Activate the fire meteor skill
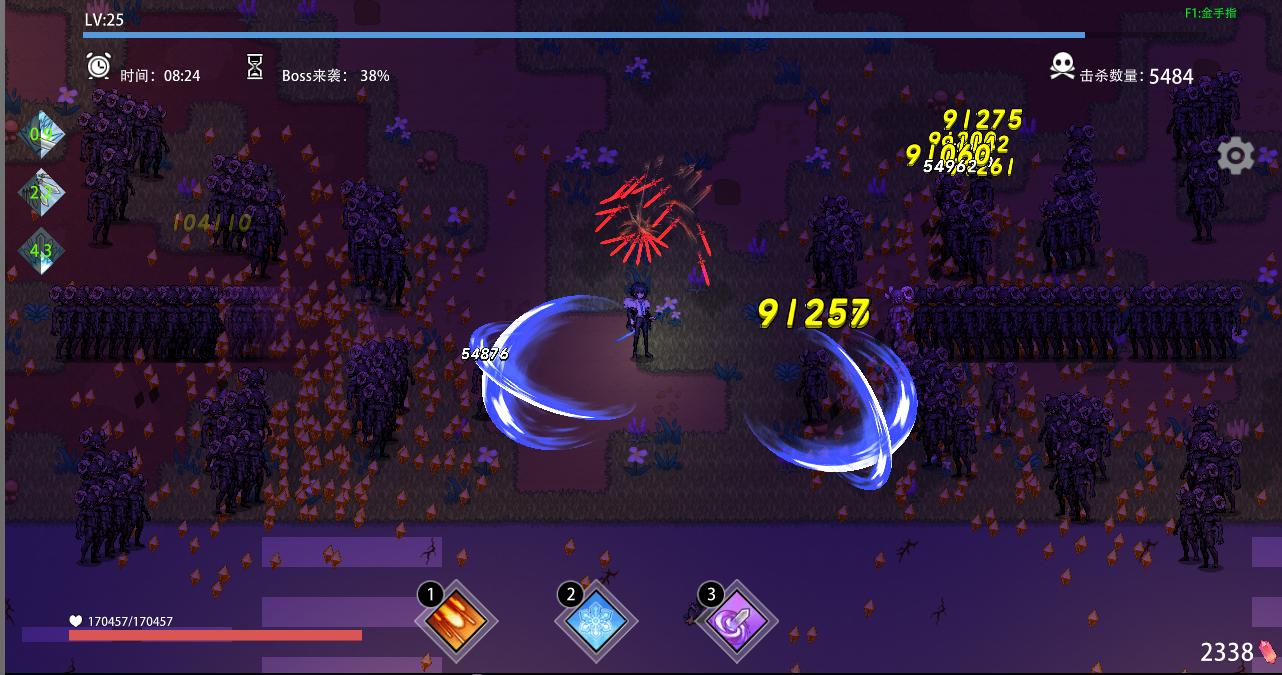Image resolution: width=1282 pixels, height=675 pixels. point(456,622)
